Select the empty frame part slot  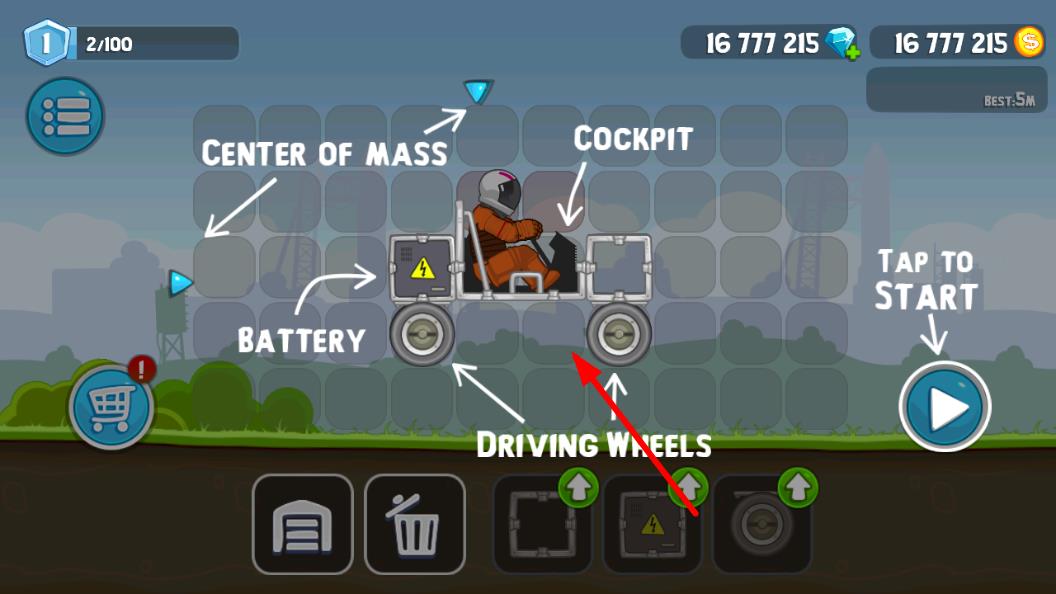tap(543, 523)
